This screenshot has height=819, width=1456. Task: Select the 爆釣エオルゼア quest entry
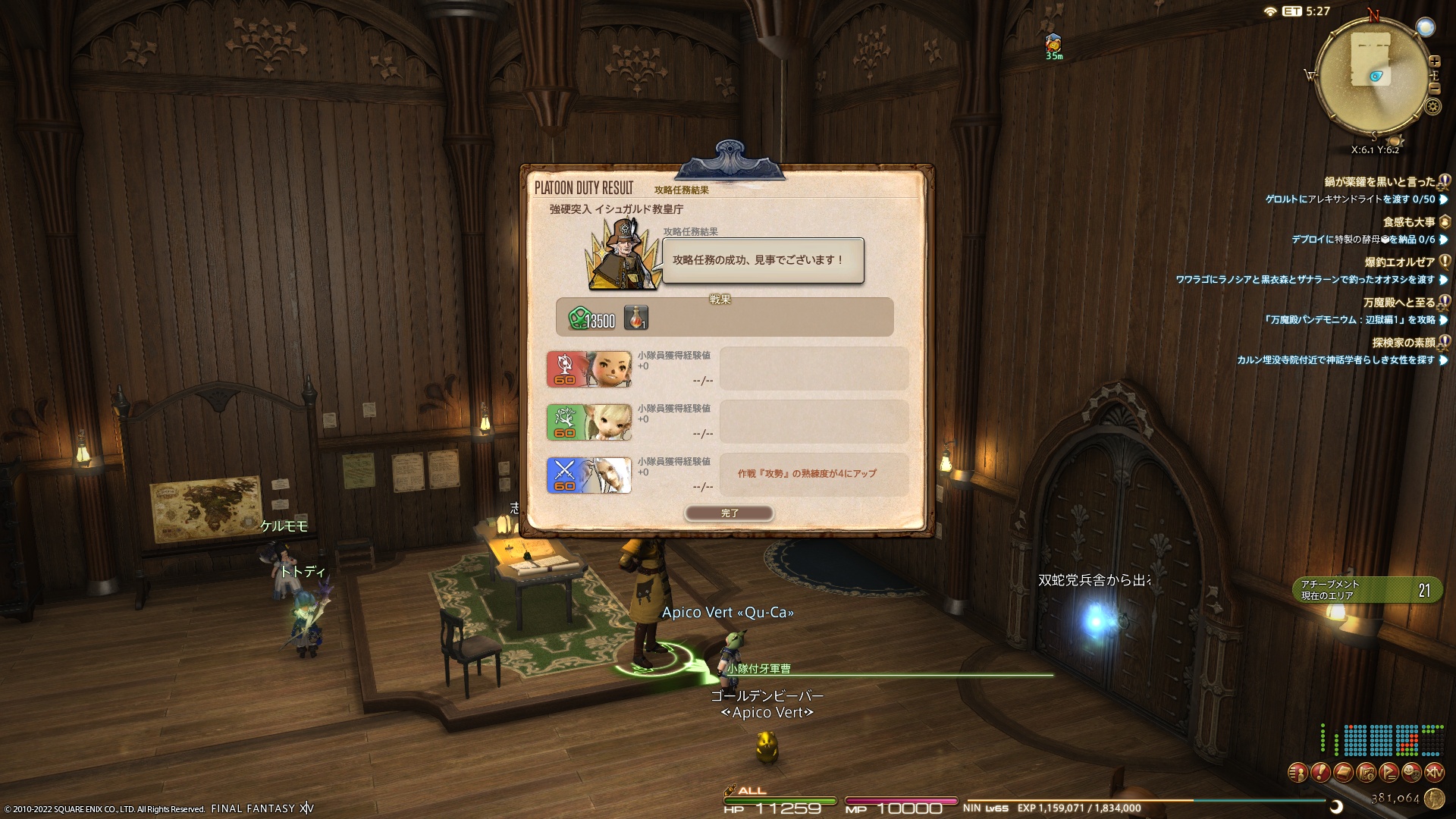tap(1399, 262)
